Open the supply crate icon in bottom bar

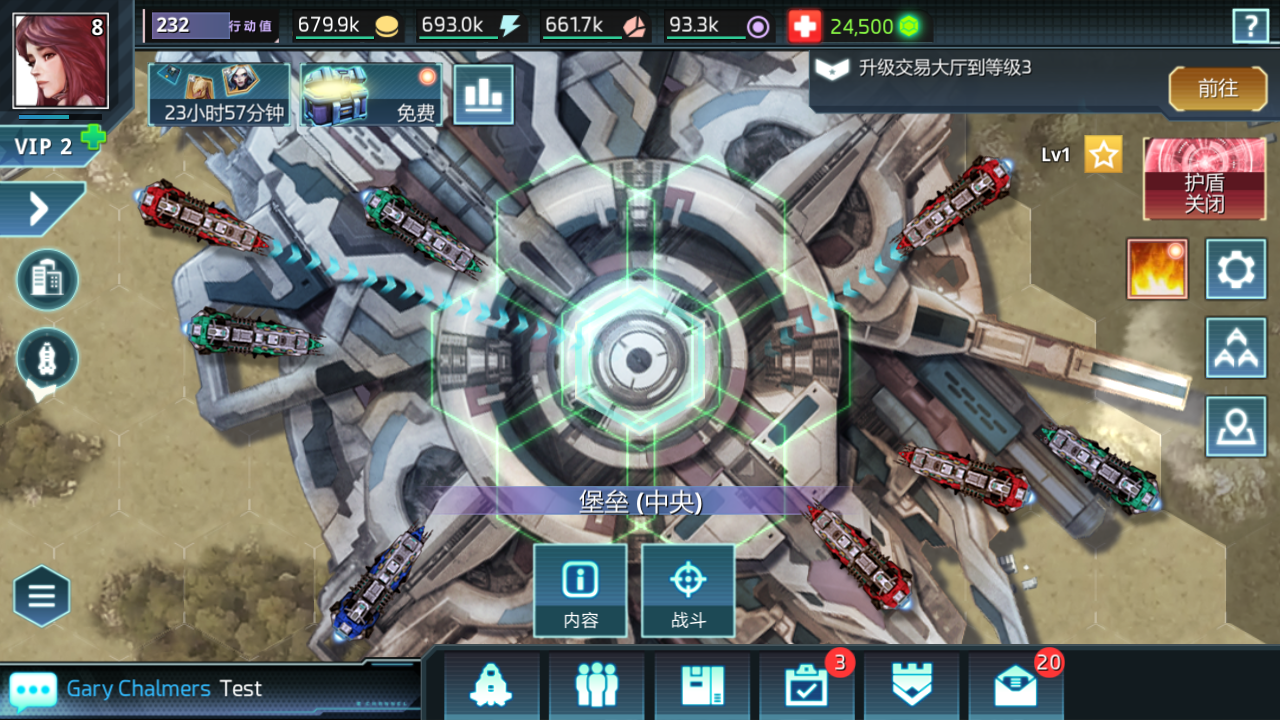(702, 686)
